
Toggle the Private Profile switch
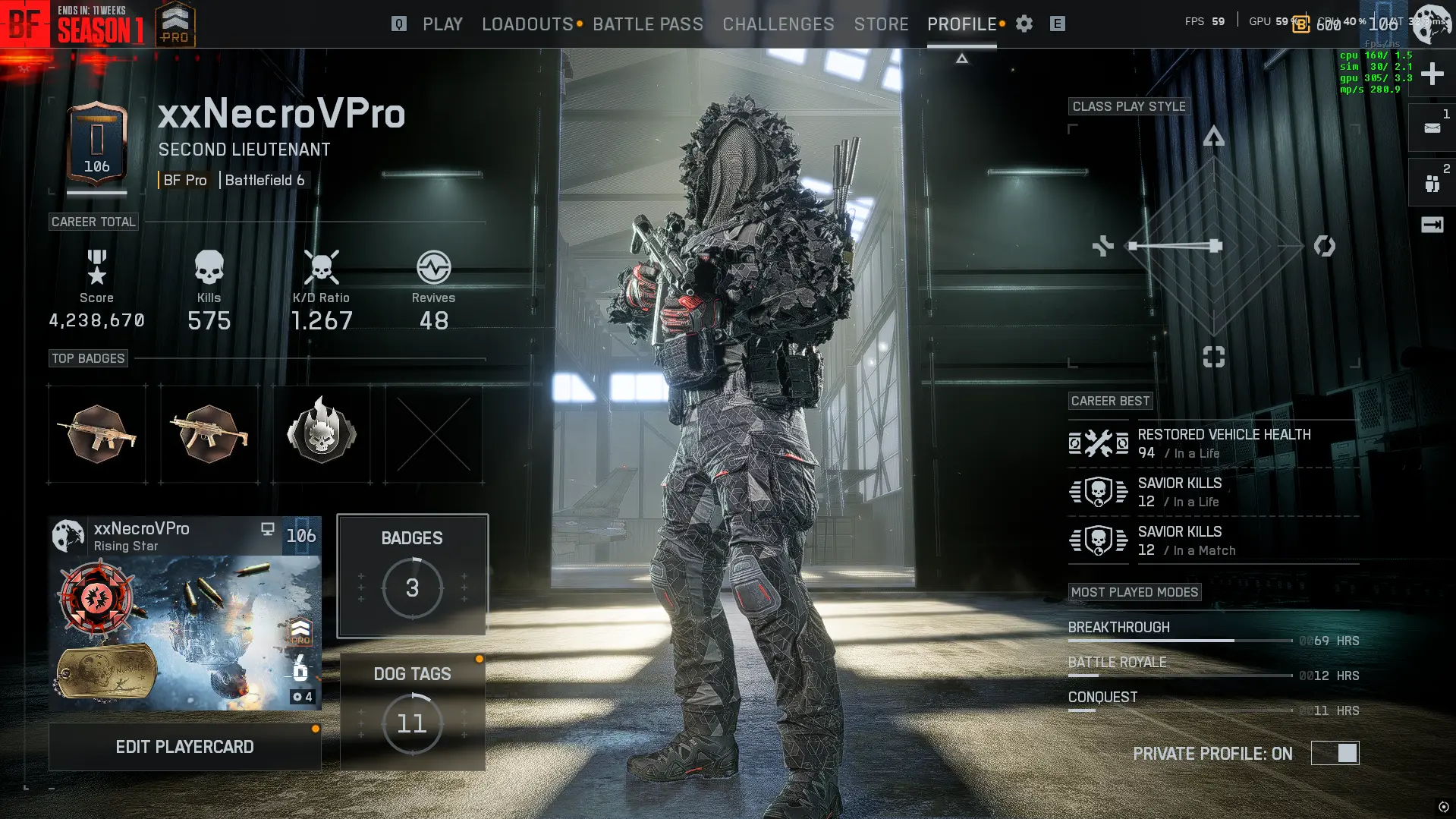(1335, 753)
